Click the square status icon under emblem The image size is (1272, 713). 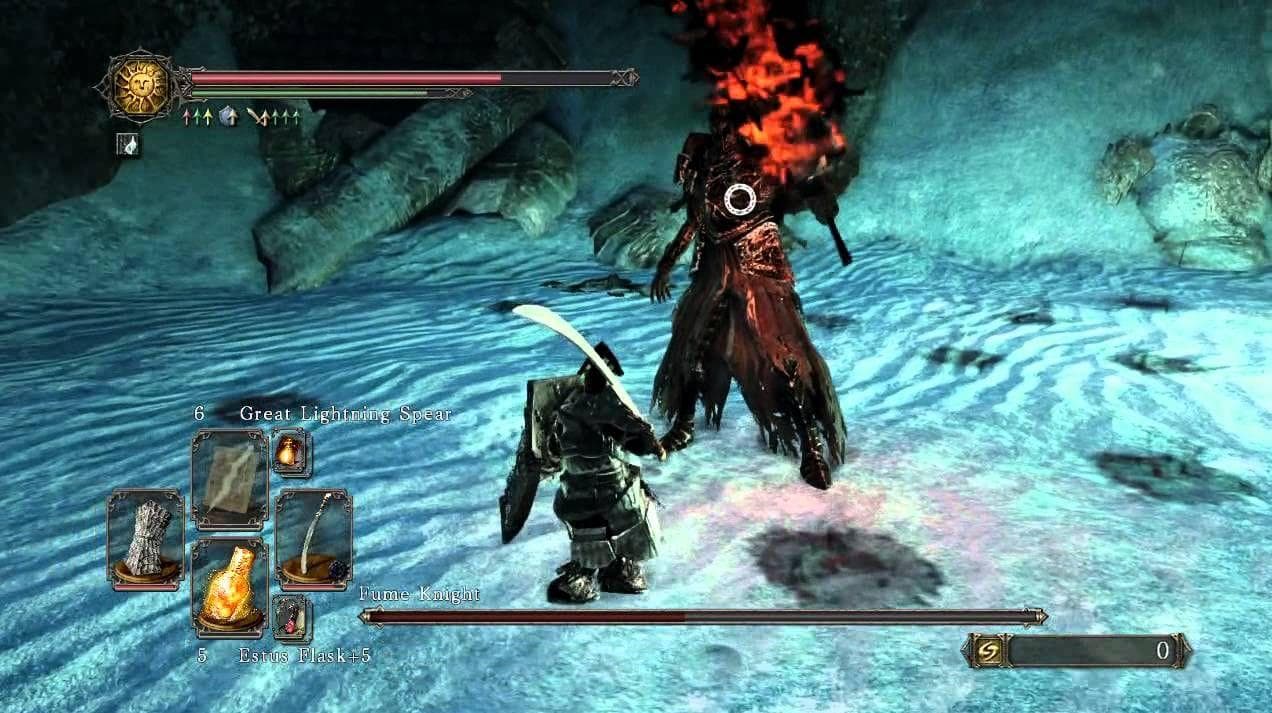click(x=129, y=144)
